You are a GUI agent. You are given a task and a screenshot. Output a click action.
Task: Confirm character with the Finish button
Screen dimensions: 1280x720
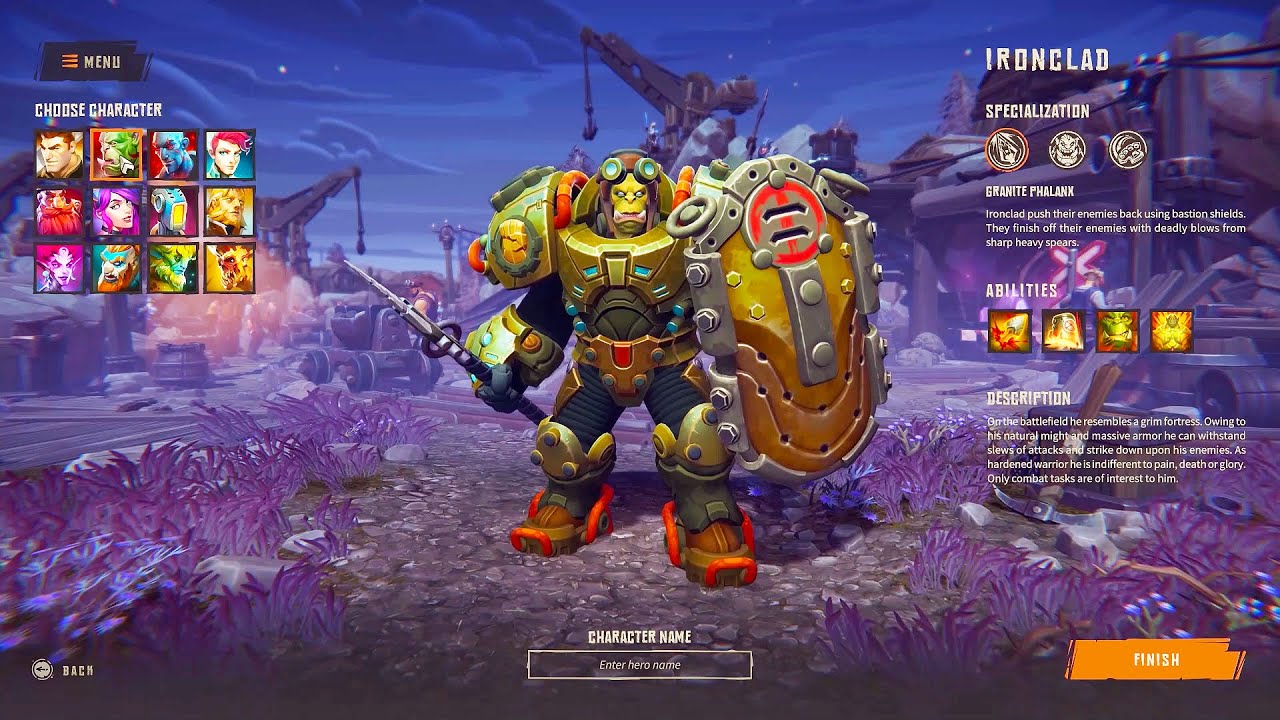coord(1156,660)
